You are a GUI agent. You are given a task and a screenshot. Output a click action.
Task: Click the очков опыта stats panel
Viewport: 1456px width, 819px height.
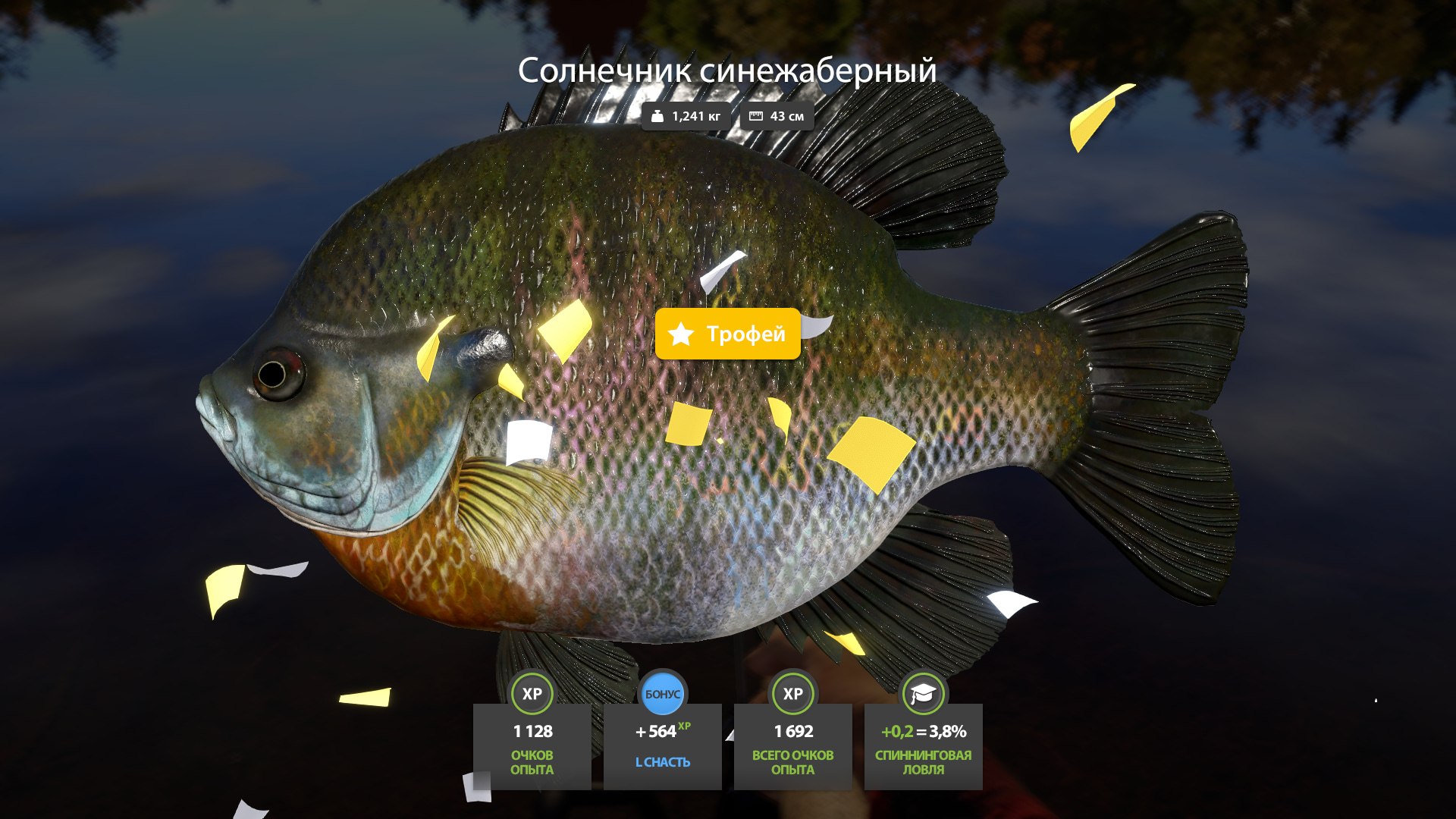click(532, 747)
